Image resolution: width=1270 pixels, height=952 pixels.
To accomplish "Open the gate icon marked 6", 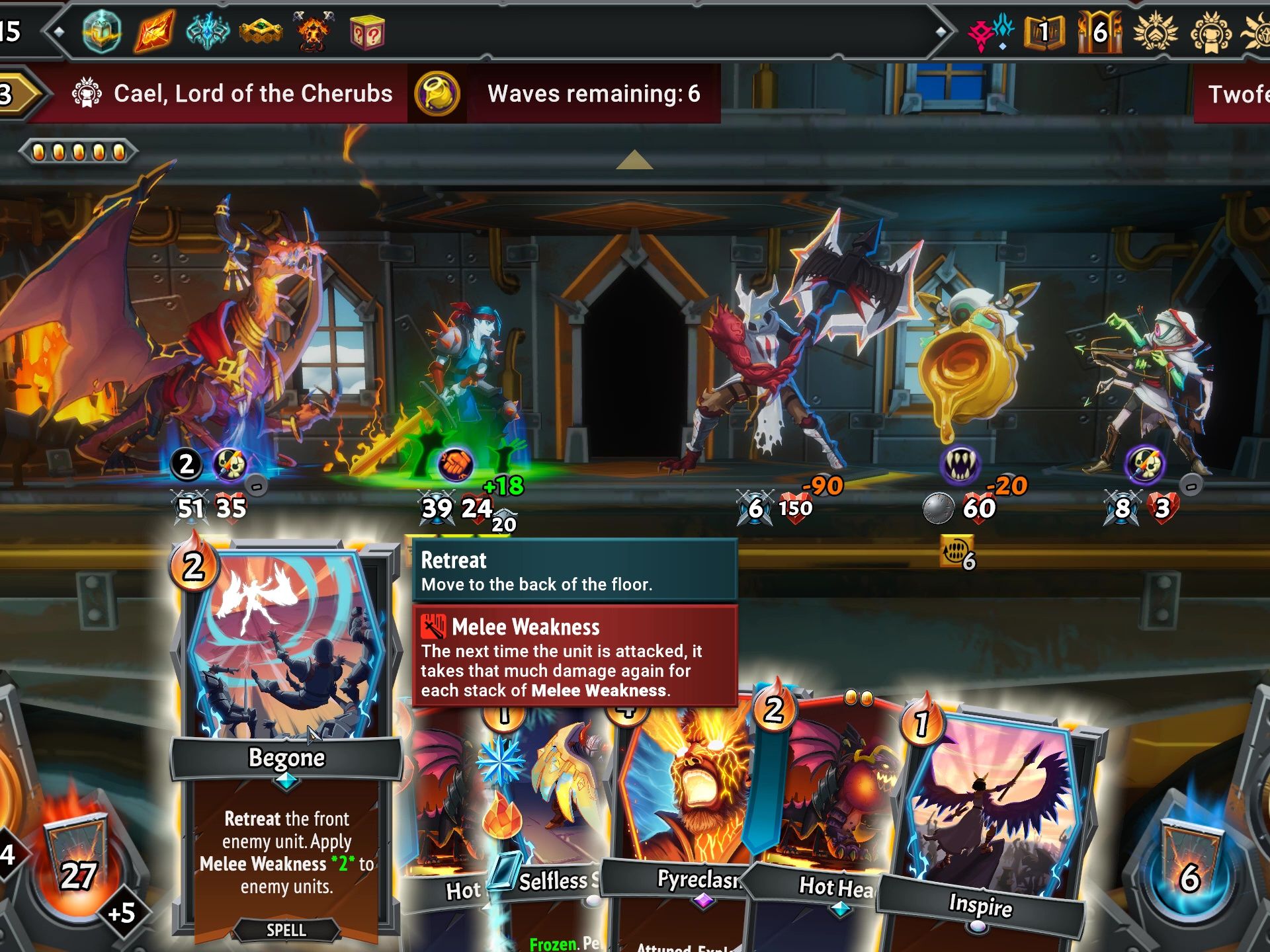I will point(1100,31).
